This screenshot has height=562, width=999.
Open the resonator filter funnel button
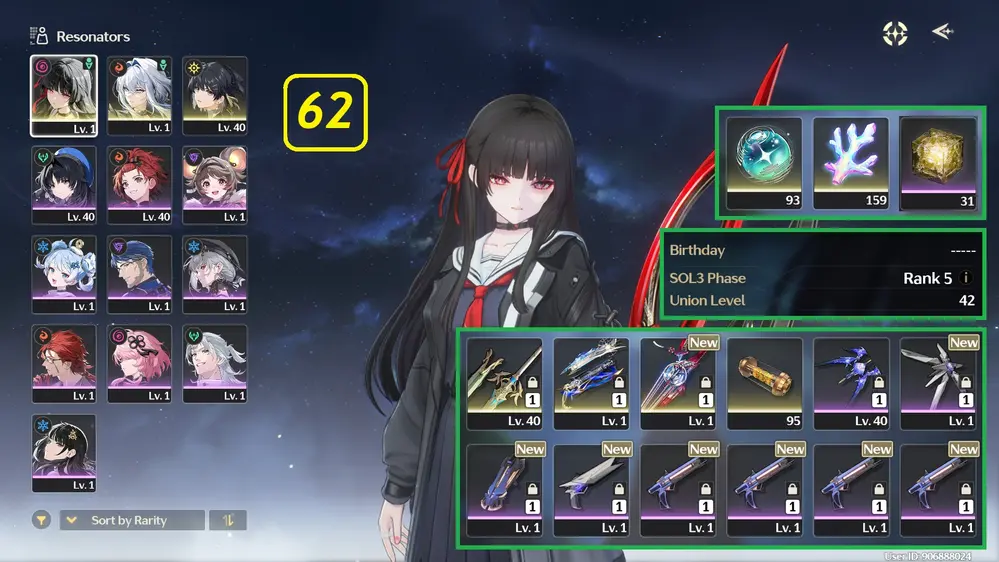pos(43,520)
